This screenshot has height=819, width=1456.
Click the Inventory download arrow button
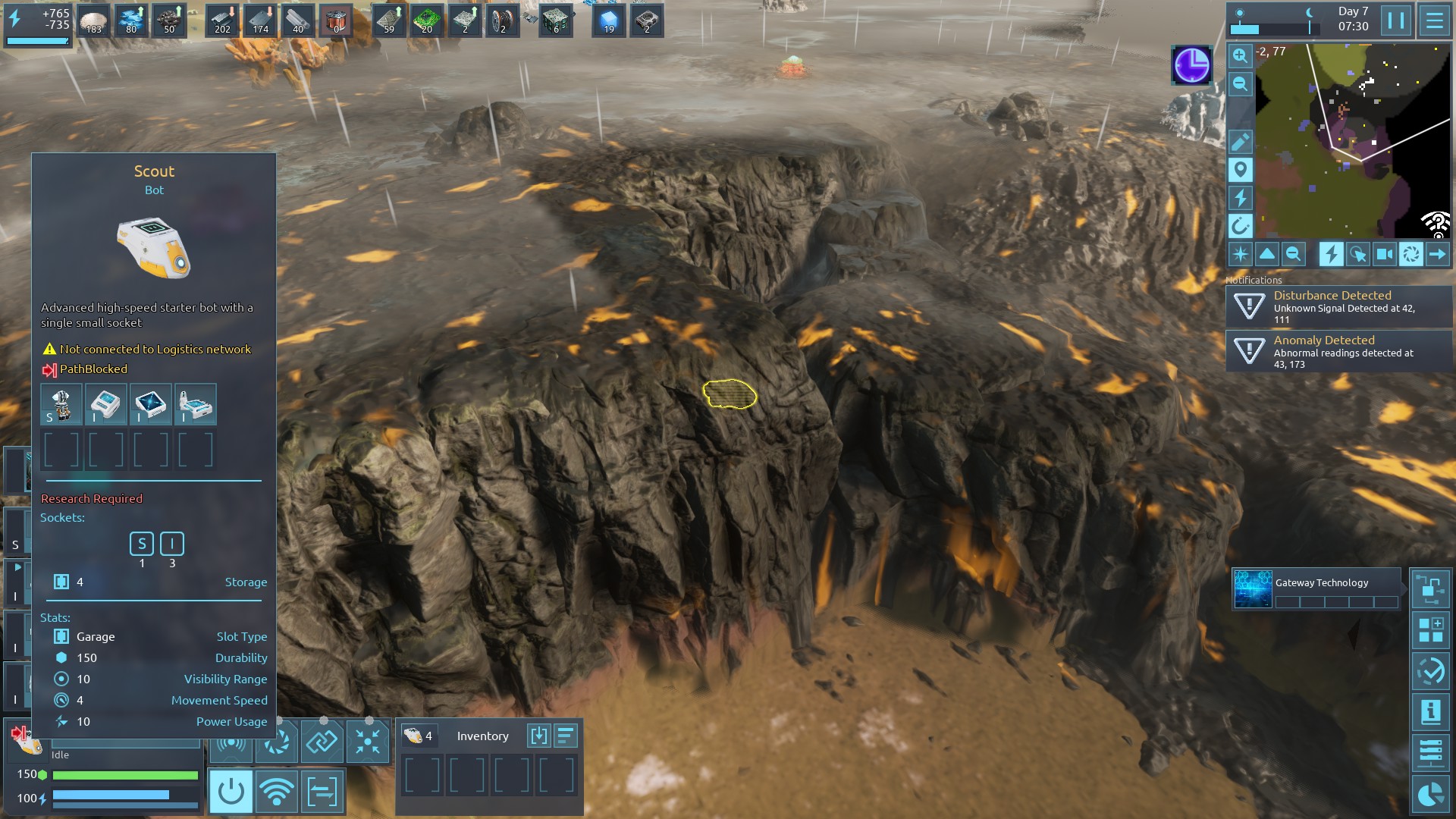(538, 736)
